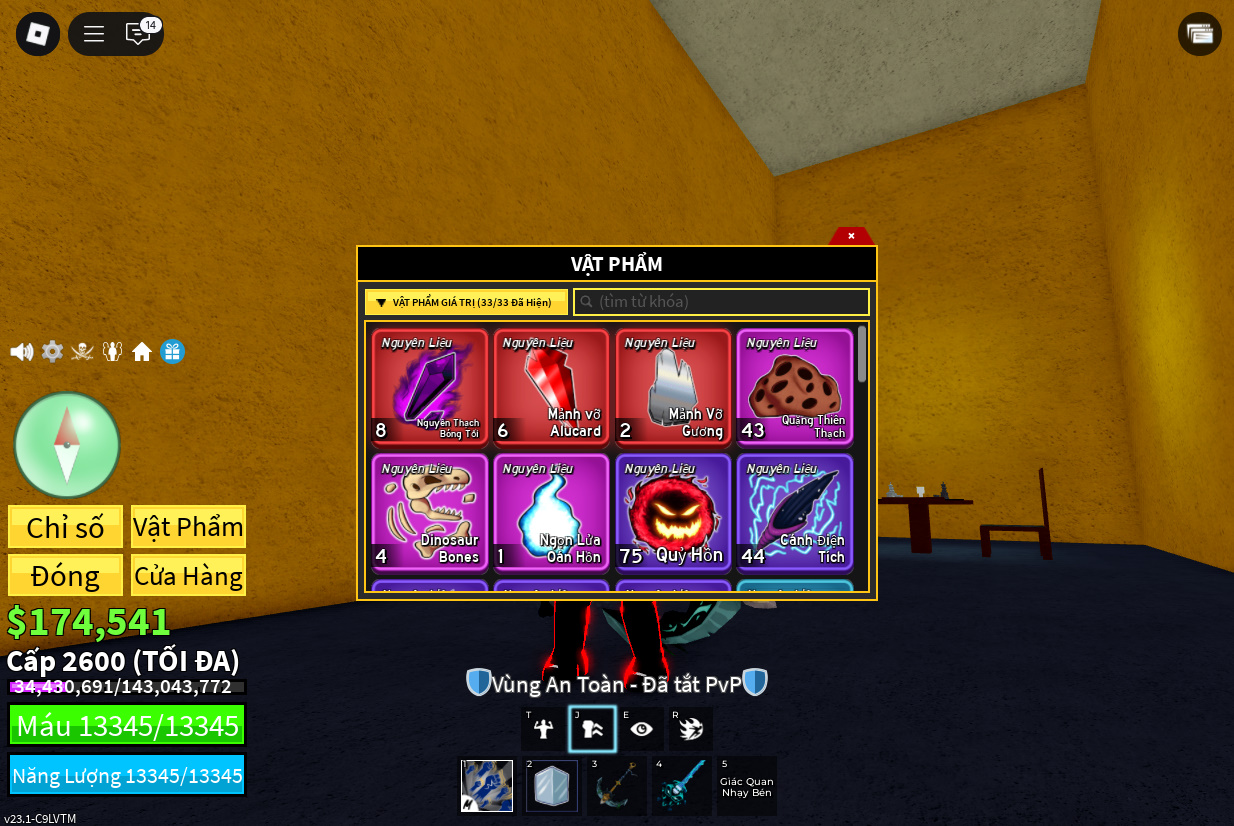Select the Ngọn Lửa Oán Hồn item
Viewport: 1234px width, 826px height.
[551, 512]
